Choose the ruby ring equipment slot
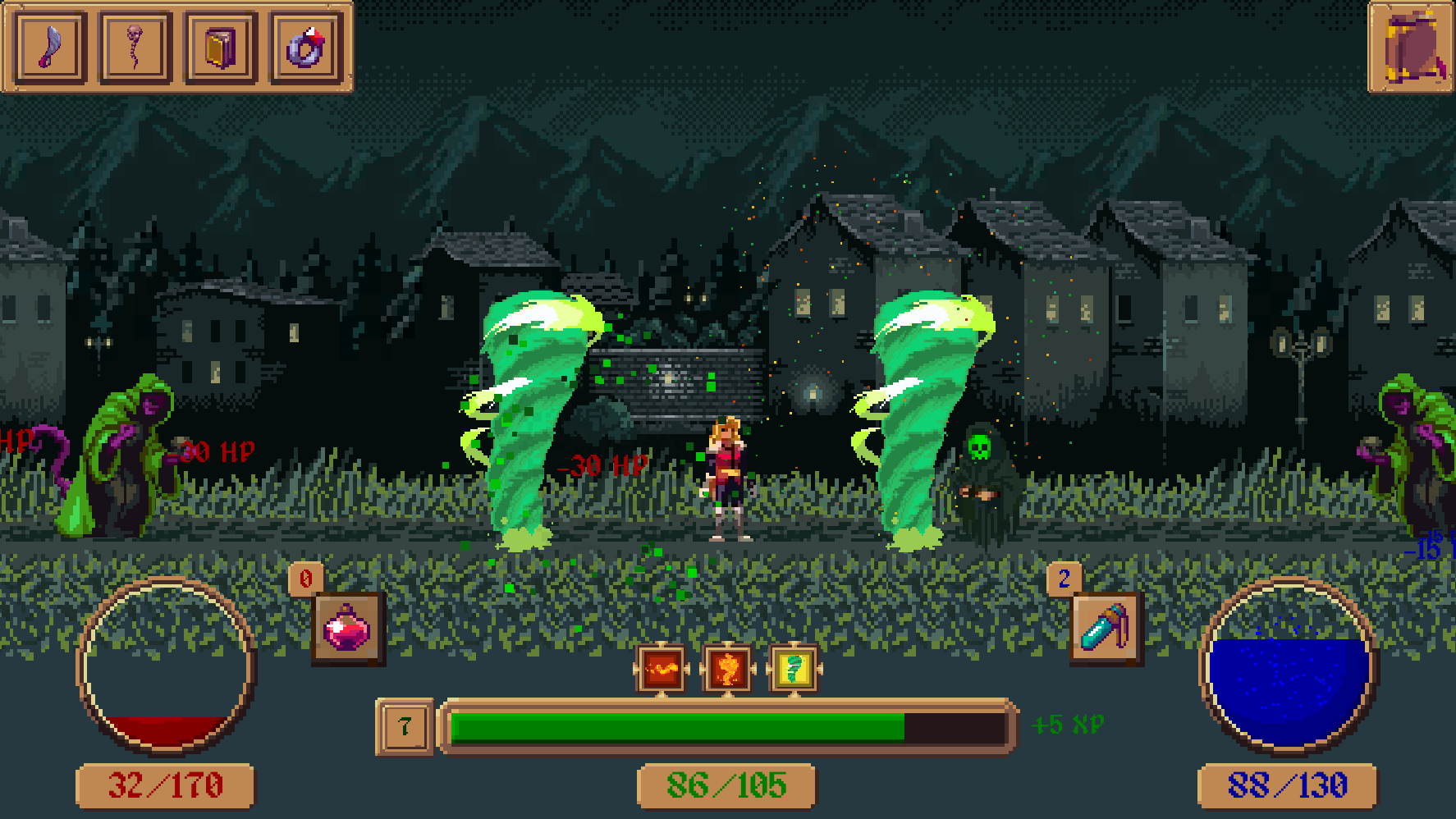1456x819 pixels. pos(306,48)
